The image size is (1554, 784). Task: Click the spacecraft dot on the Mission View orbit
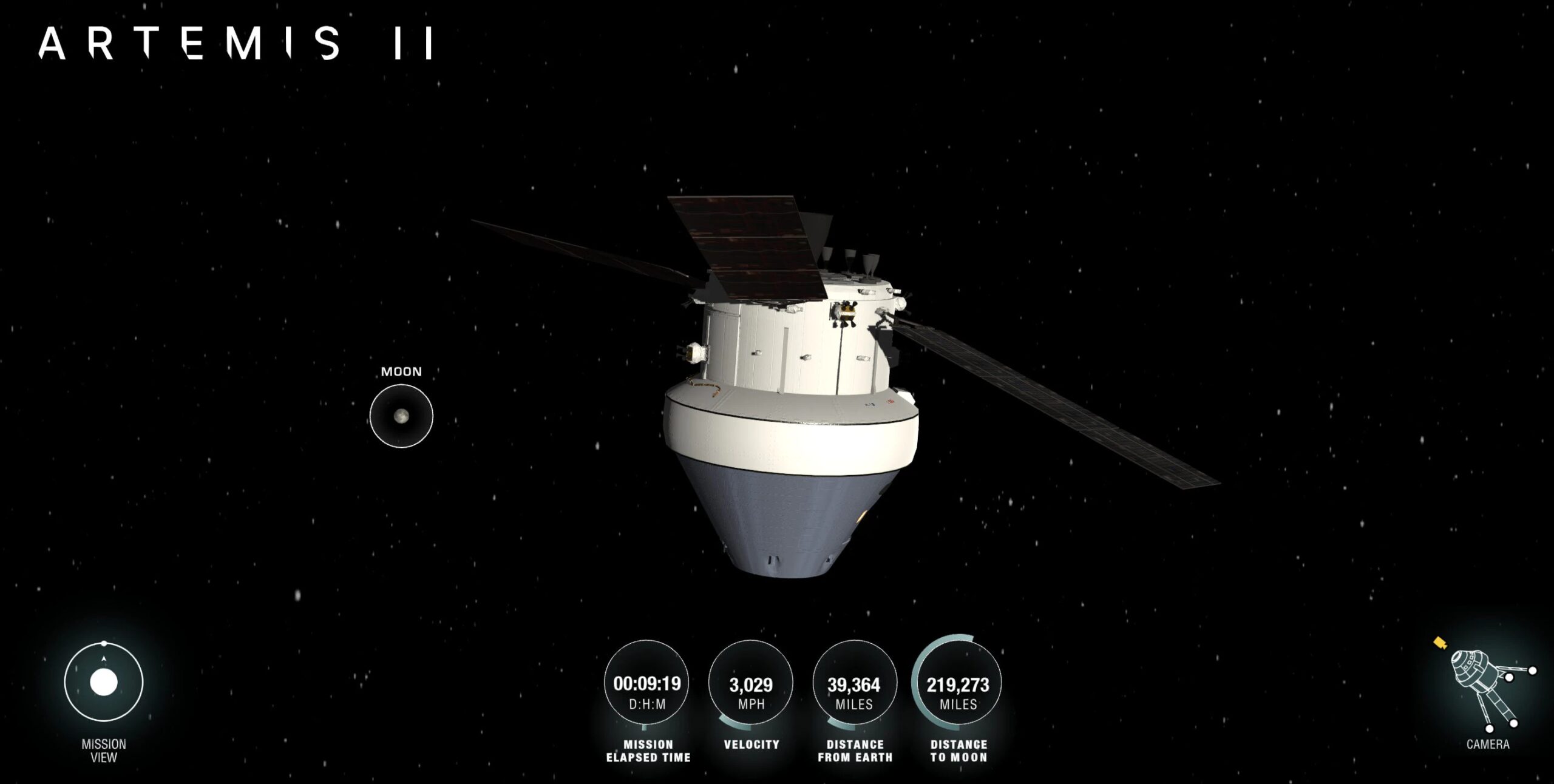pos(104,642)
